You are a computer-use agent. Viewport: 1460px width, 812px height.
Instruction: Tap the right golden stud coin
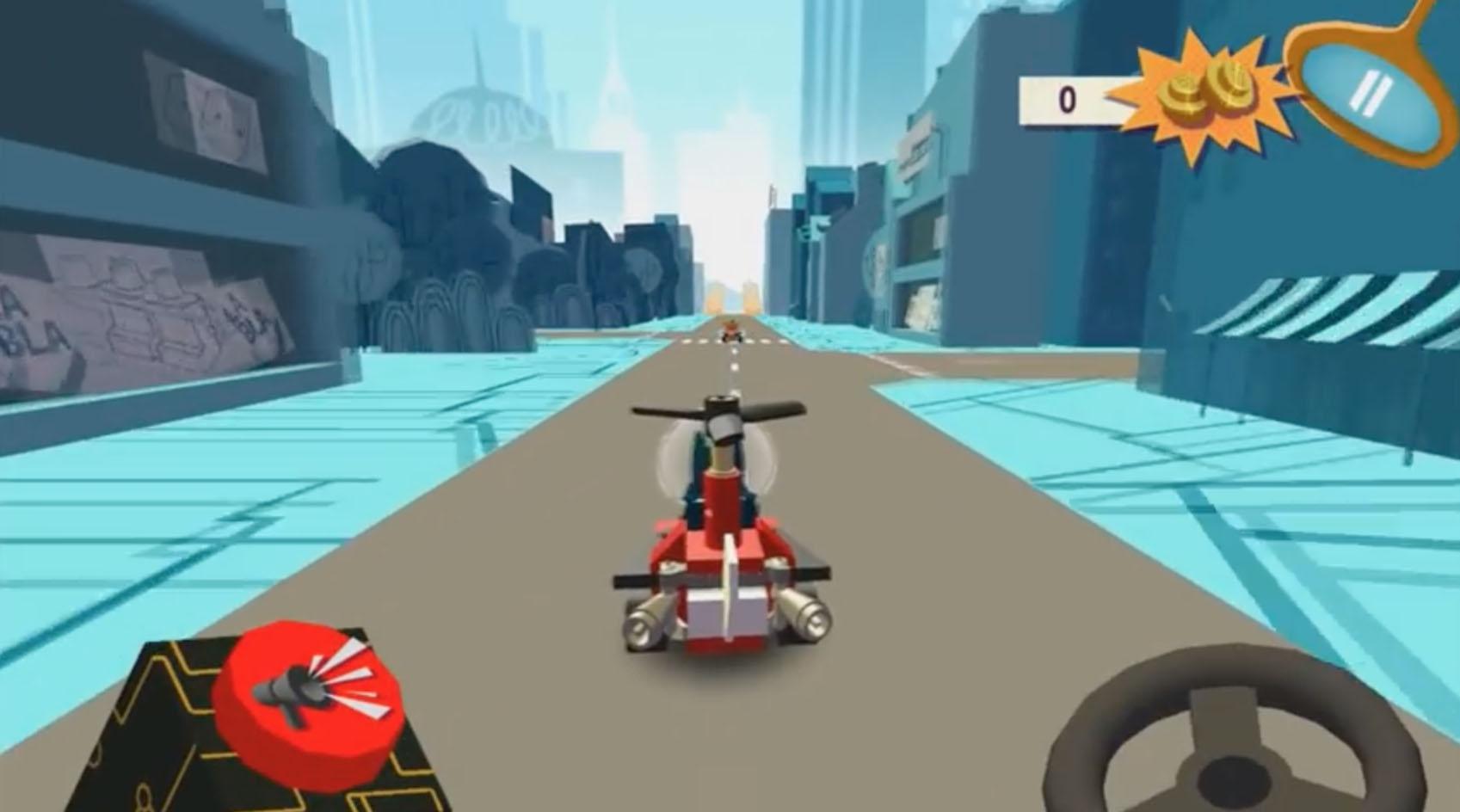click(1232, 89)
